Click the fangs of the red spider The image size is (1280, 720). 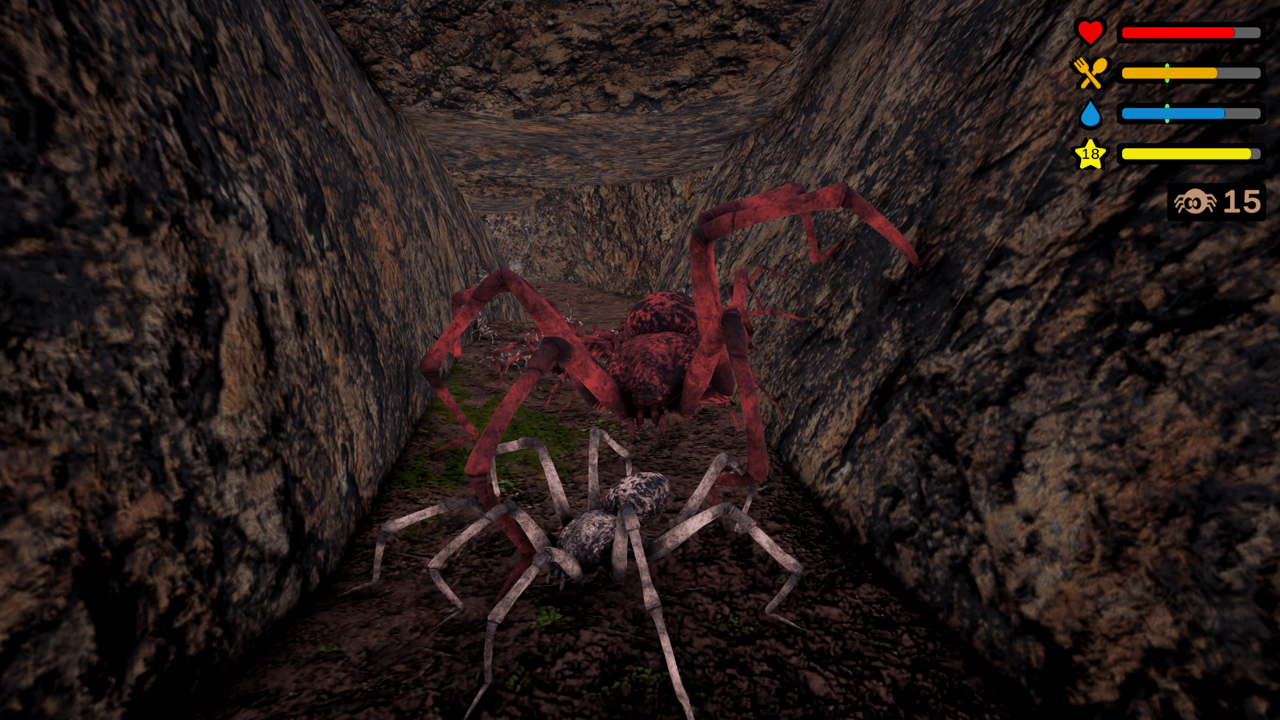pos(649,423)
